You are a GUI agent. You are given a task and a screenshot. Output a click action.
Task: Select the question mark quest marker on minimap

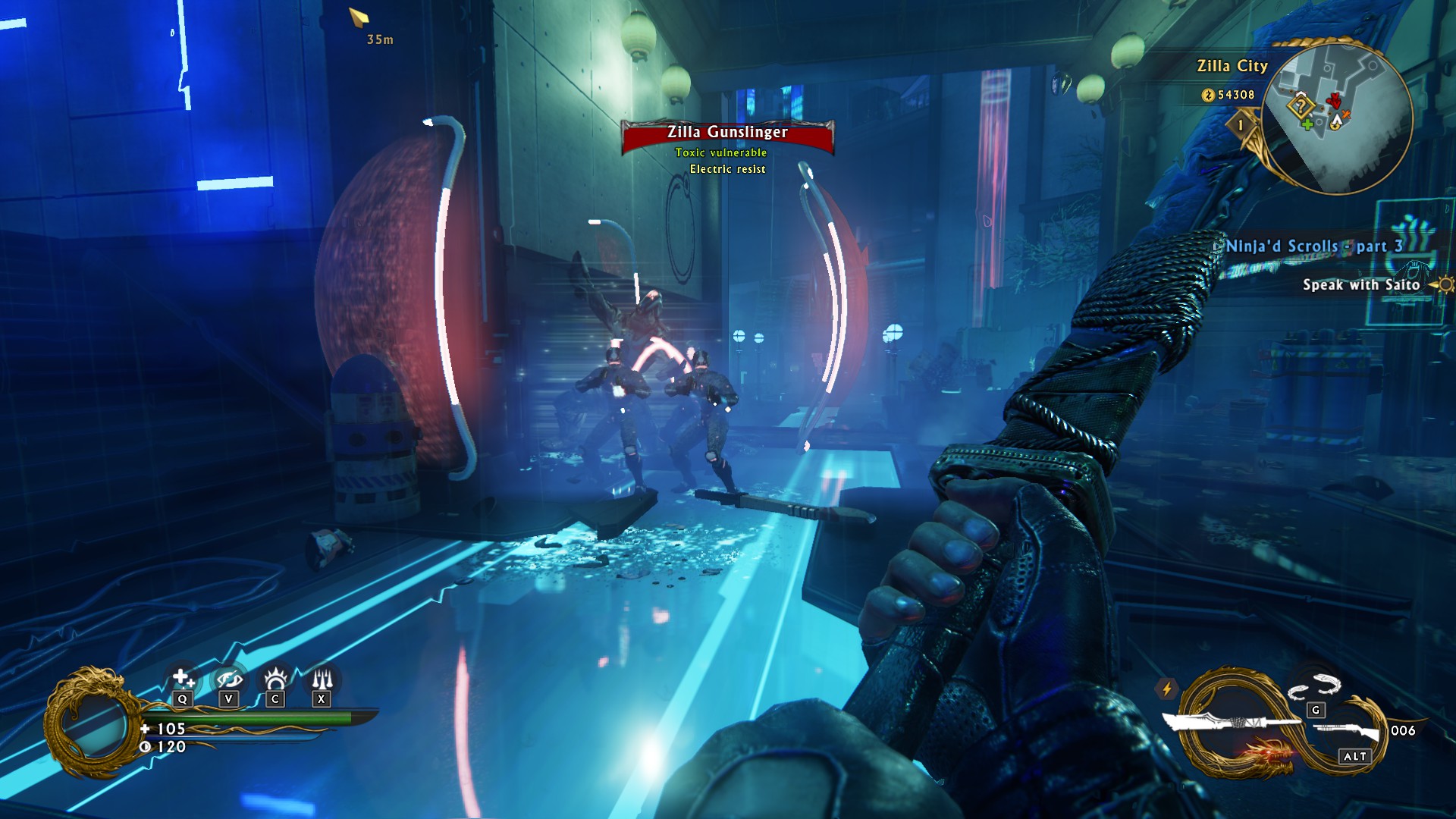[1301, 105]
